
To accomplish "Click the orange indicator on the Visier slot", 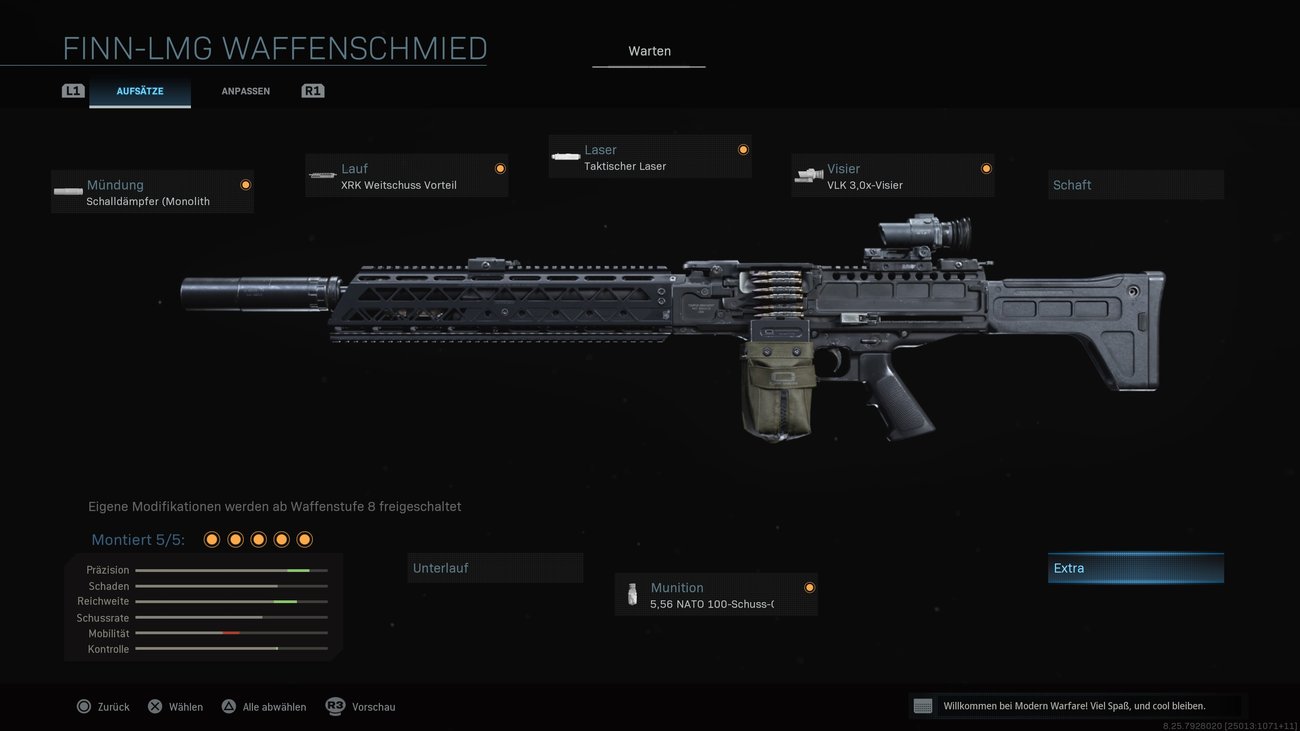I will click(985, 168).
